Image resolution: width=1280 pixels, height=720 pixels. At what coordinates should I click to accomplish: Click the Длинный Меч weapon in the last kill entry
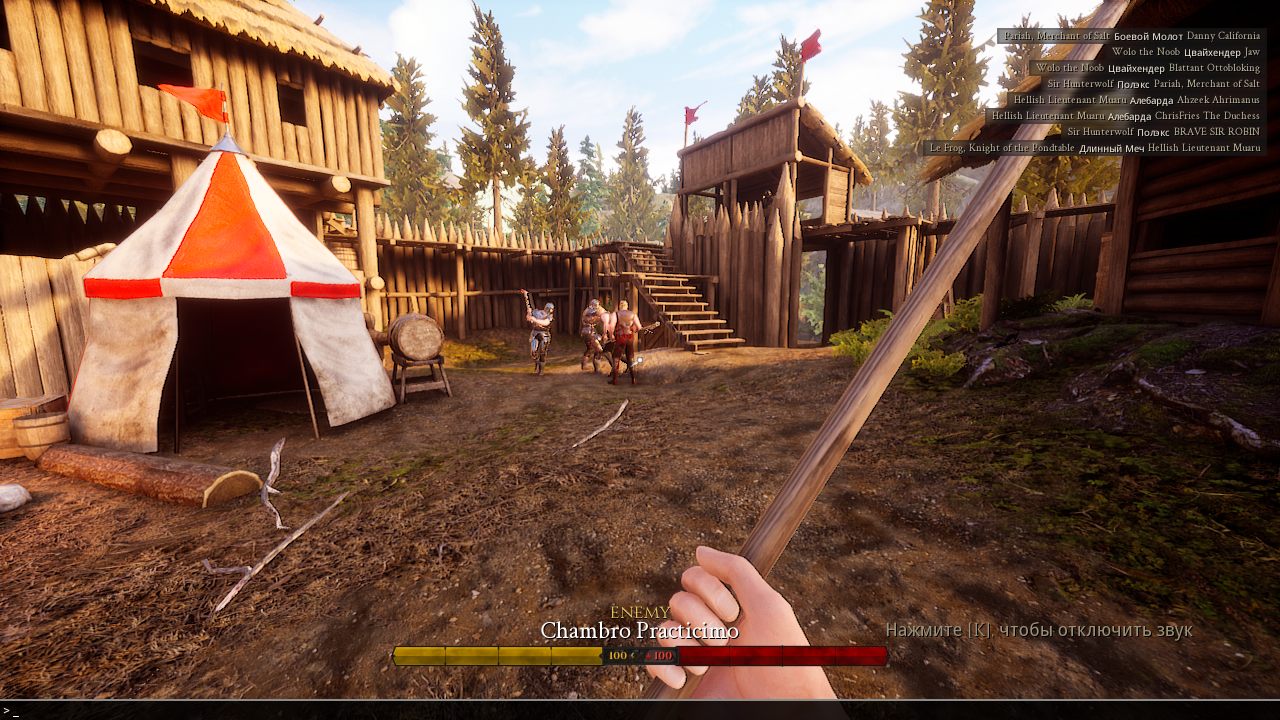1113,147
